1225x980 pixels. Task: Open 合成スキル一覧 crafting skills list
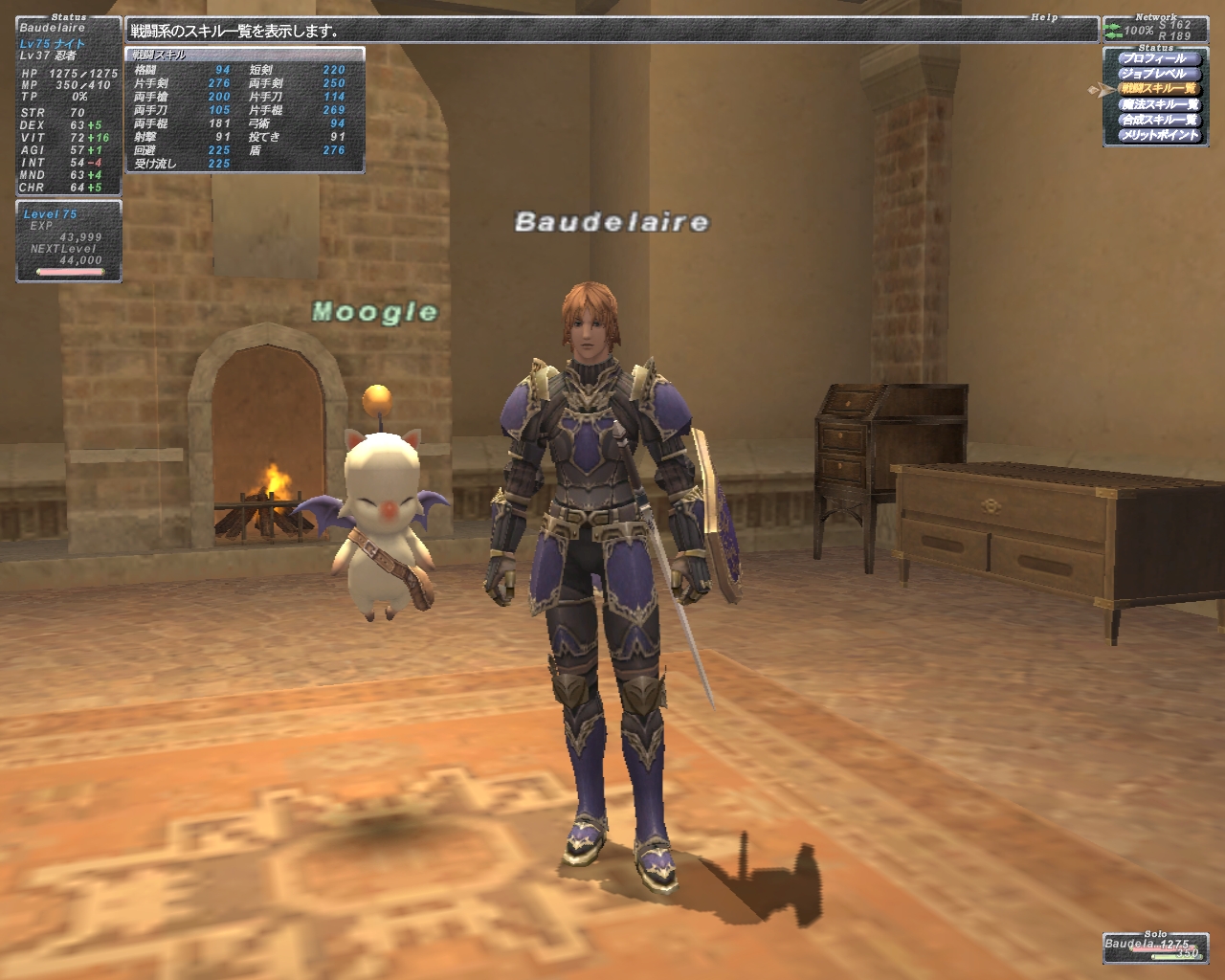click(1159, 120)
